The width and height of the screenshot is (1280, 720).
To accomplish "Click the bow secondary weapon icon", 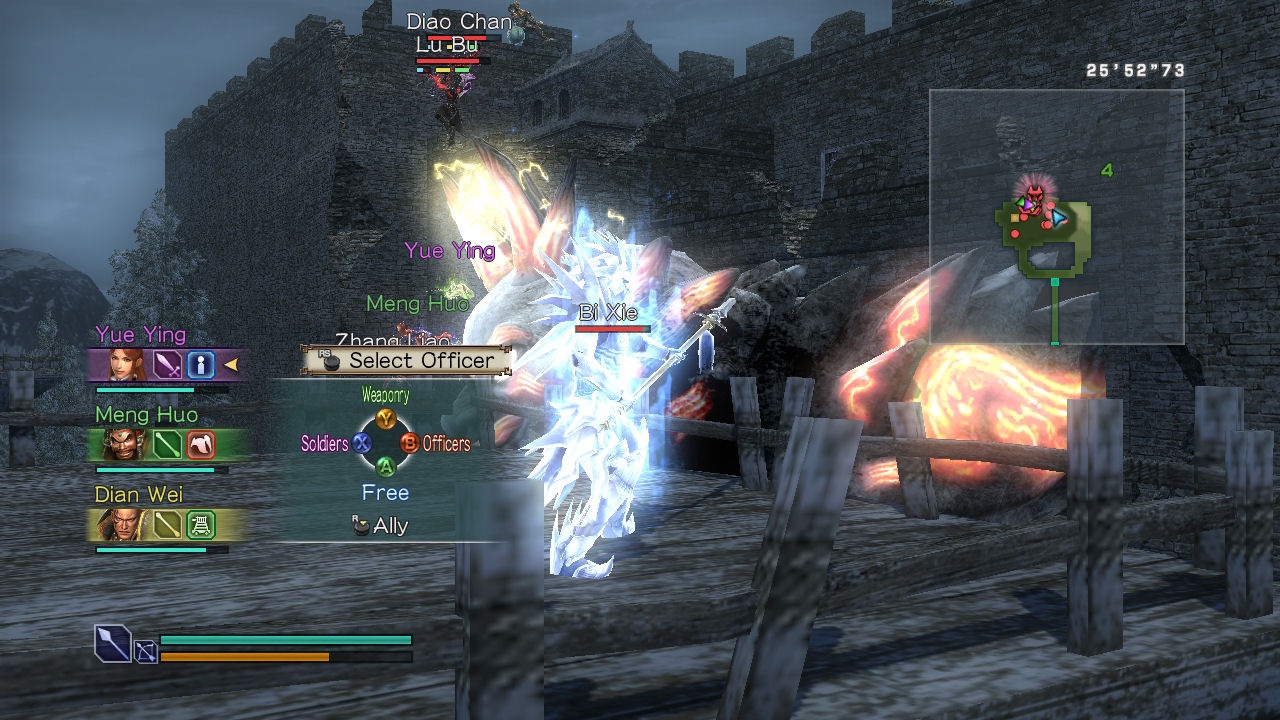I will coord(146,652).
